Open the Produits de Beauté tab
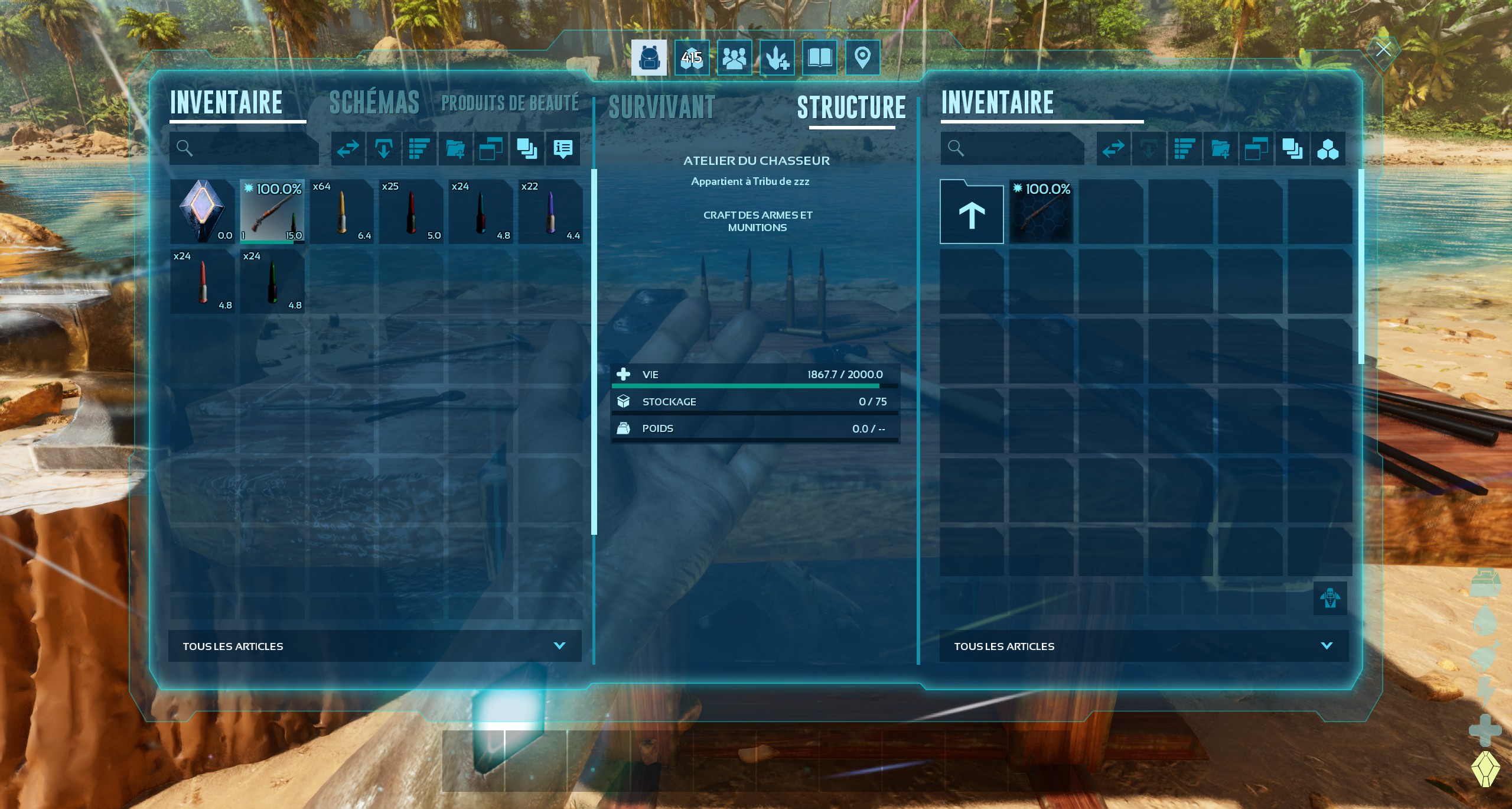Screen dimensions: 1512x809 pos(510,103)
